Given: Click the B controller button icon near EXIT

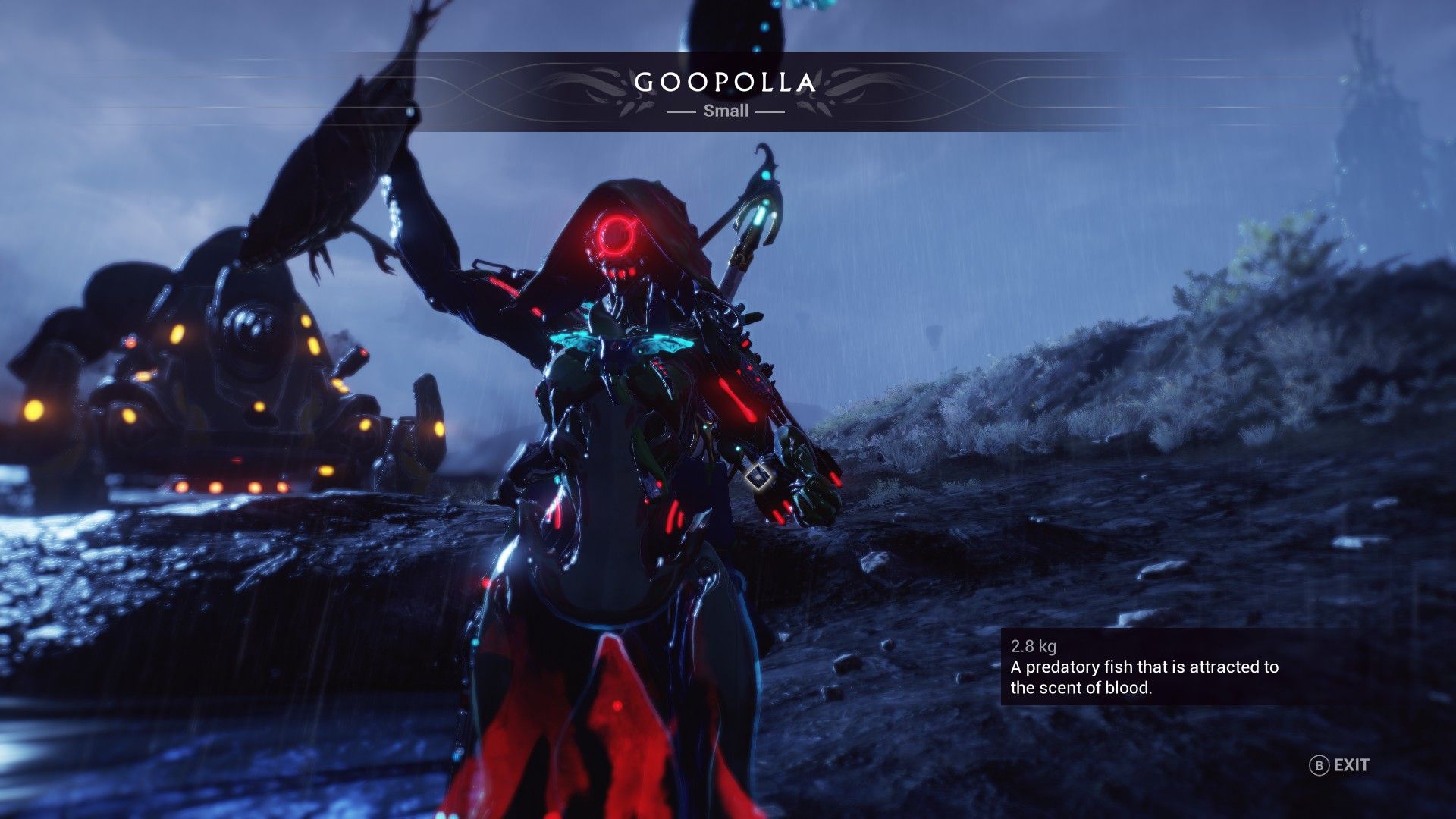Looking at the screenshot, I should click(x=1320, y=766).
